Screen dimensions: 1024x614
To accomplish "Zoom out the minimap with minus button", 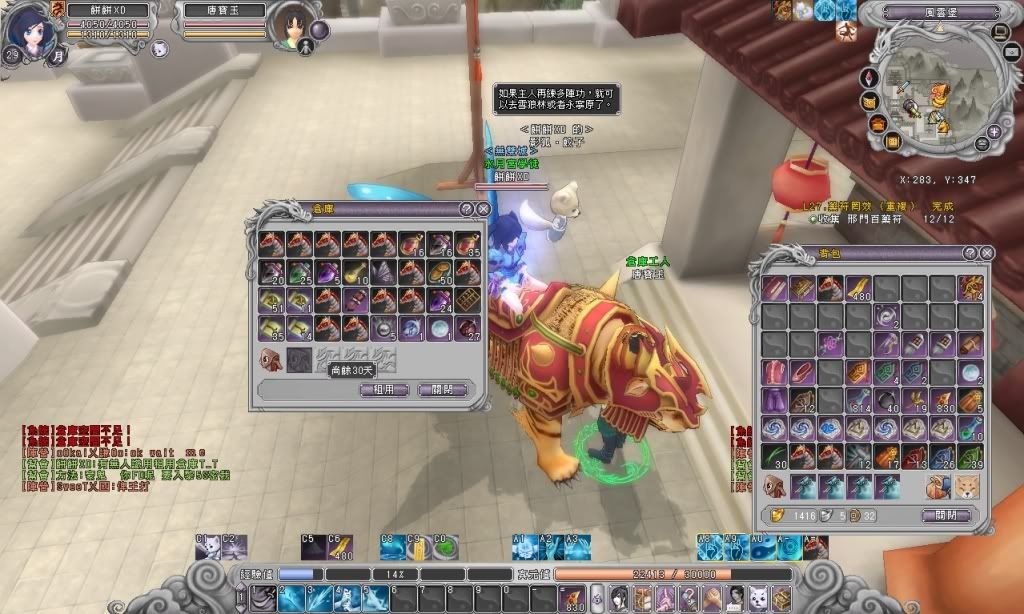I will (x=981, y=145).
